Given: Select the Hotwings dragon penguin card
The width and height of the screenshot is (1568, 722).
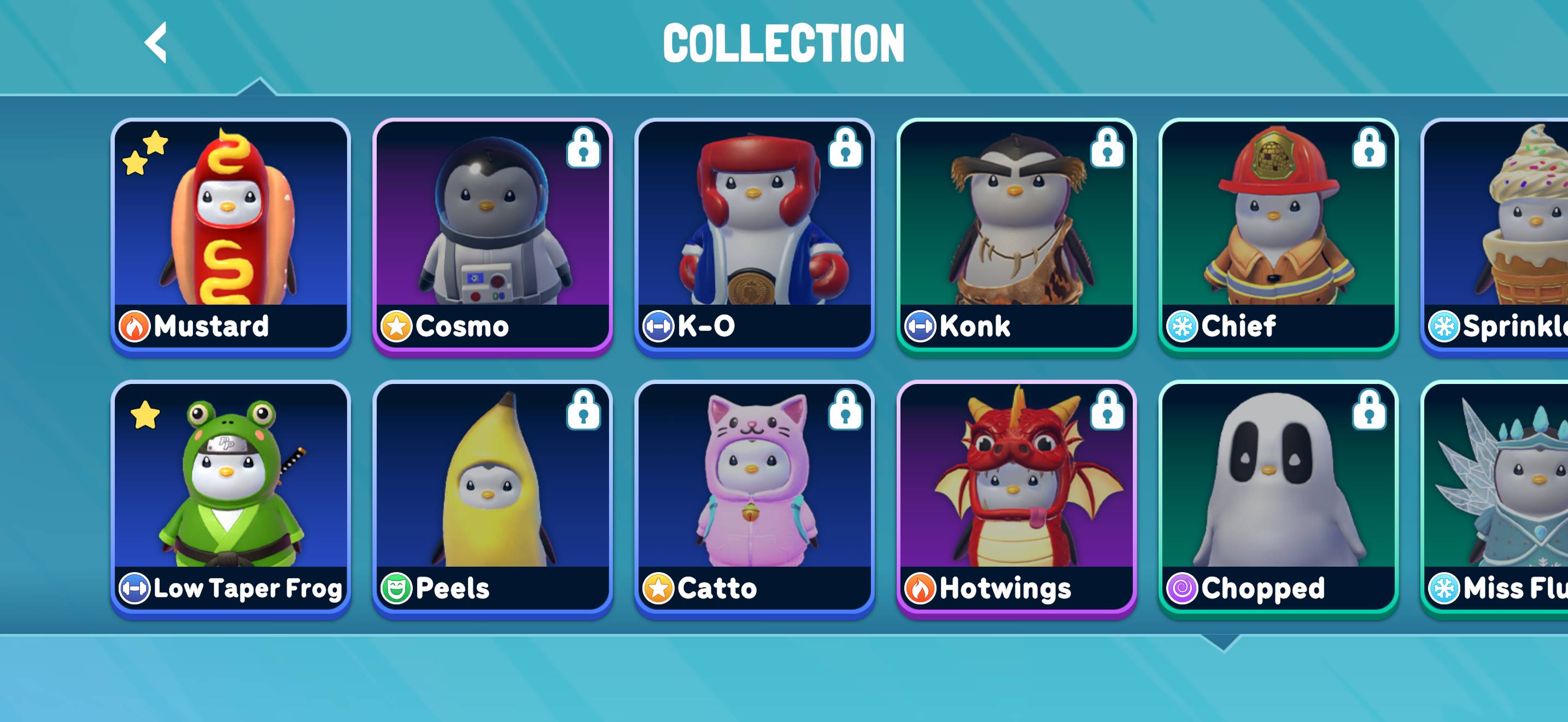Looking at the screenshot, I should 1016,496.
